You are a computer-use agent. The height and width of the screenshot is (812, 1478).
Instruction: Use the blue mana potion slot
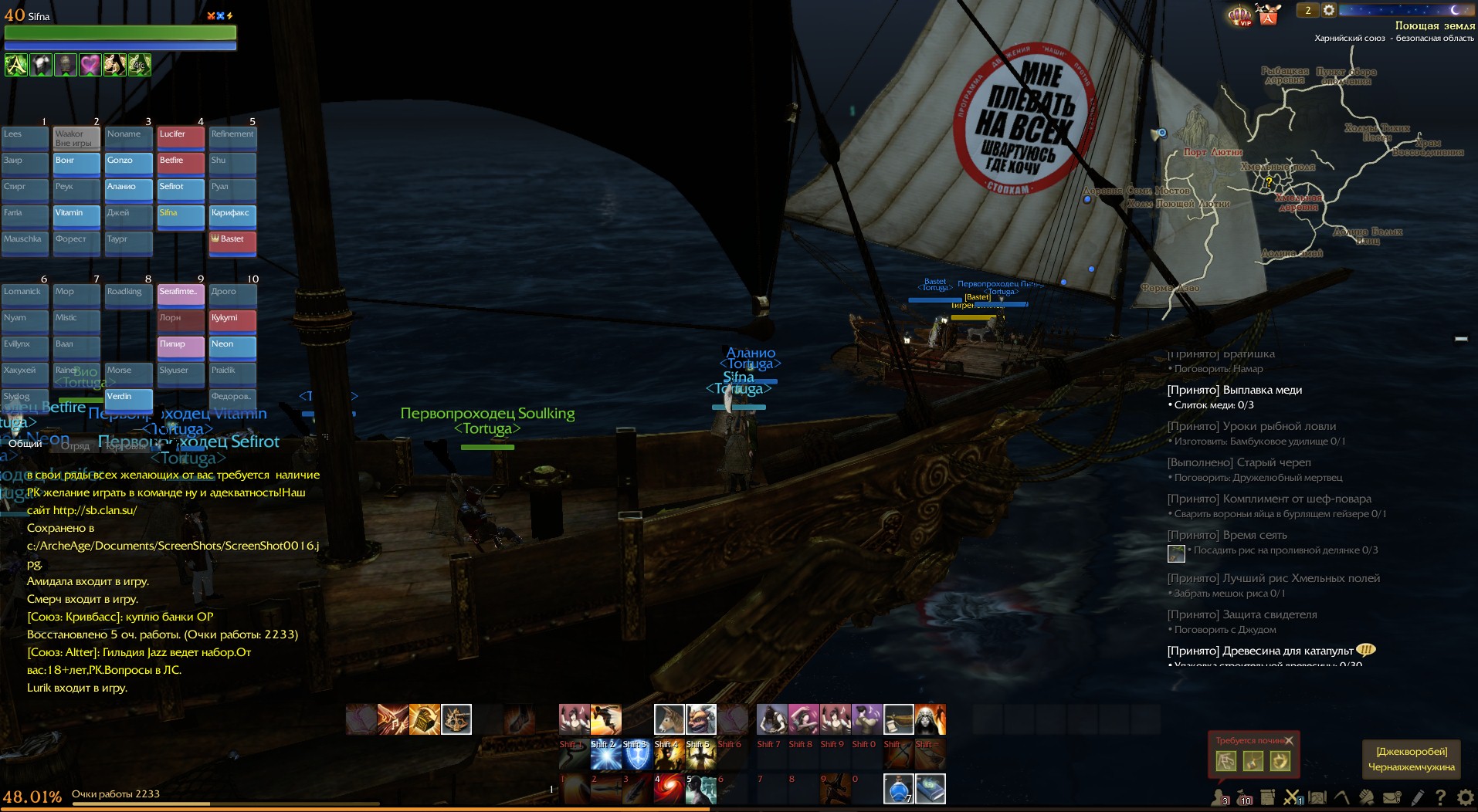tap(898, 789)
